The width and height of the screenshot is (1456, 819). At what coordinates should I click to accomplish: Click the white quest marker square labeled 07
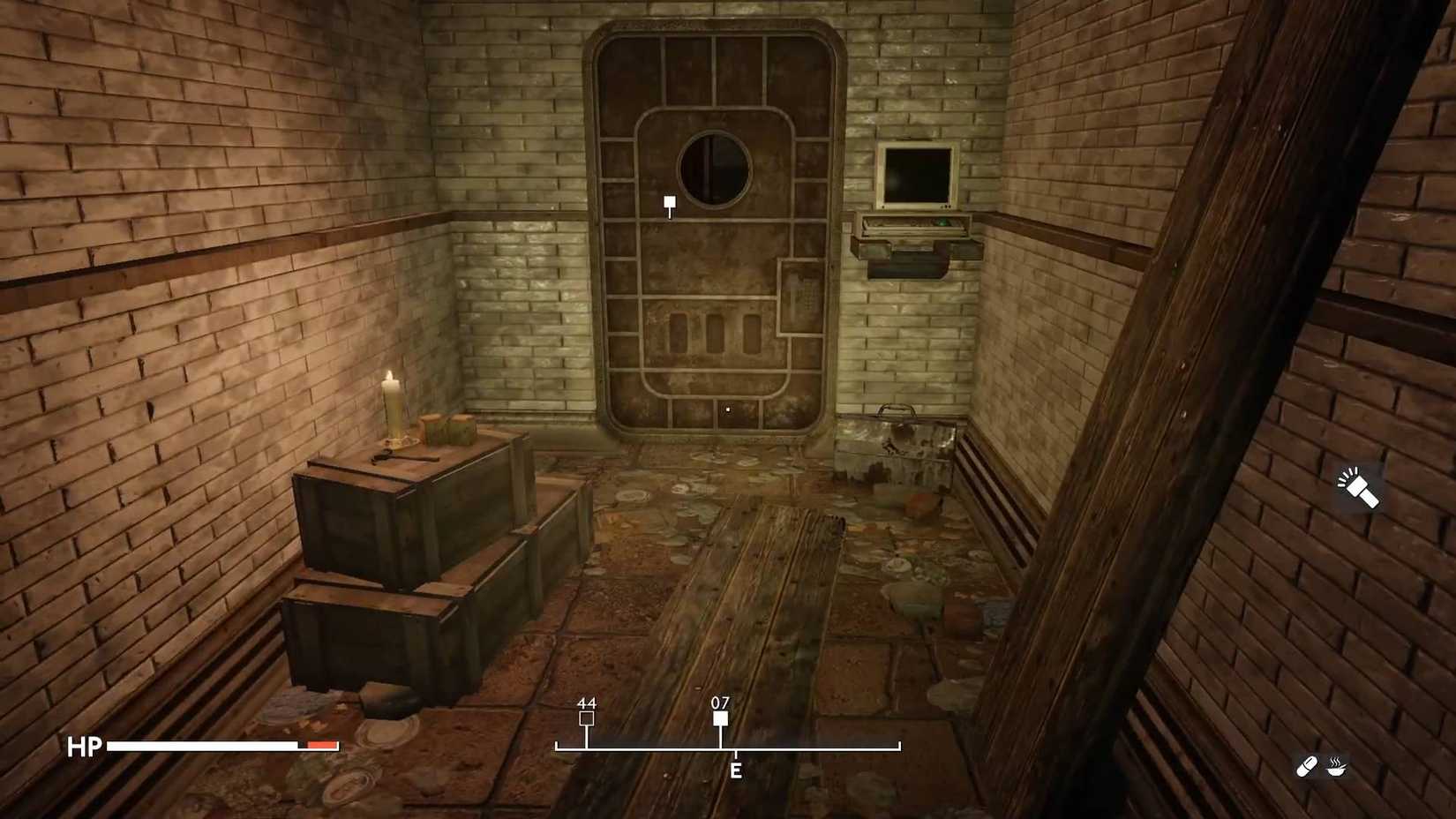(x=722, y=718)
